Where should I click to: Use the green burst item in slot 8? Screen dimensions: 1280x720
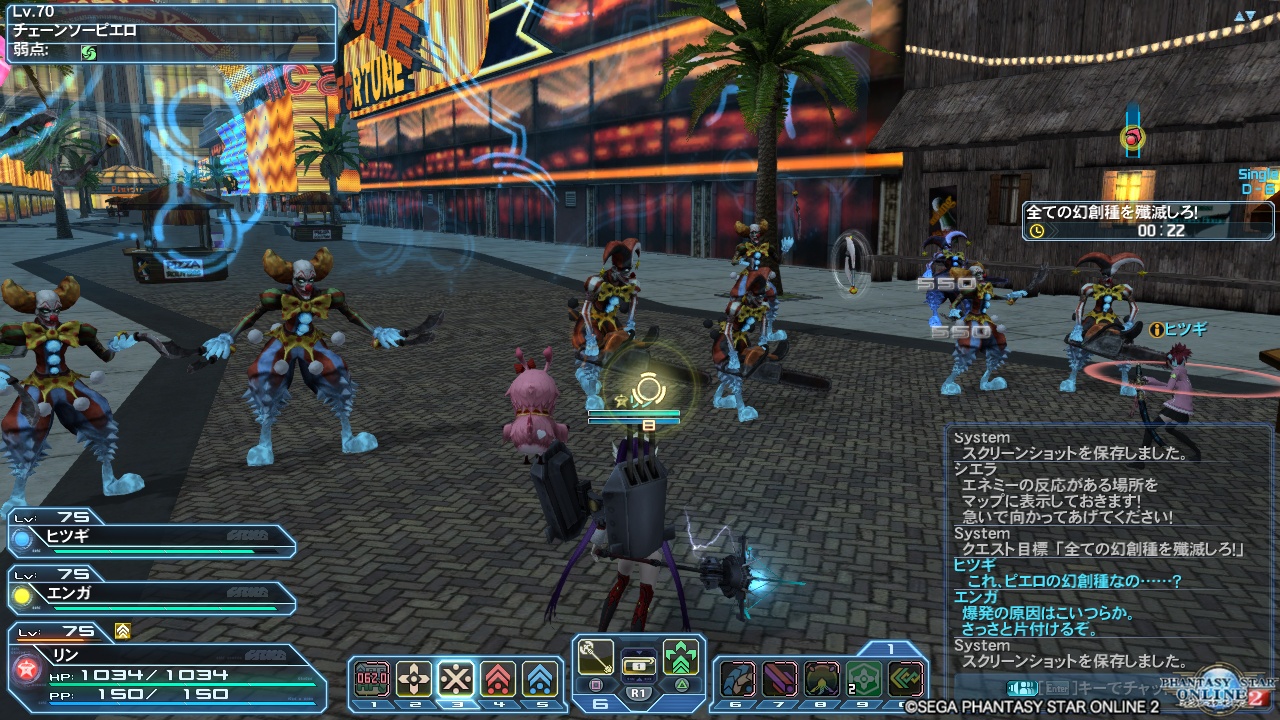tap(822, 679)
